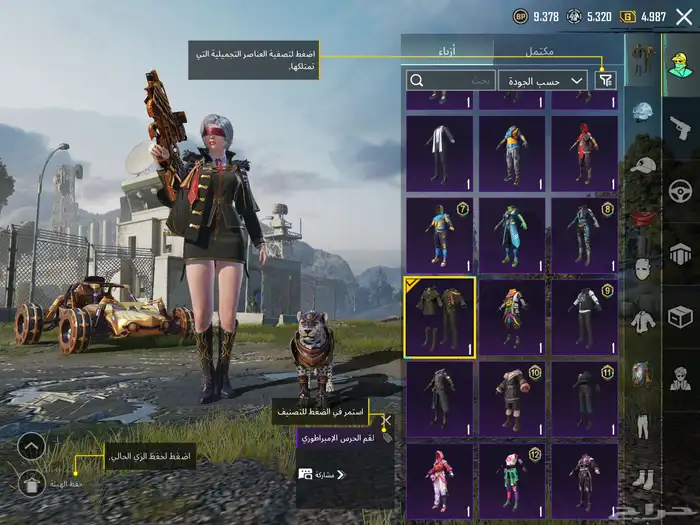Pick the brown fur-hood jacket outfit
The width and height of the screenshot is (700, 525).
[x=513, y=398]
